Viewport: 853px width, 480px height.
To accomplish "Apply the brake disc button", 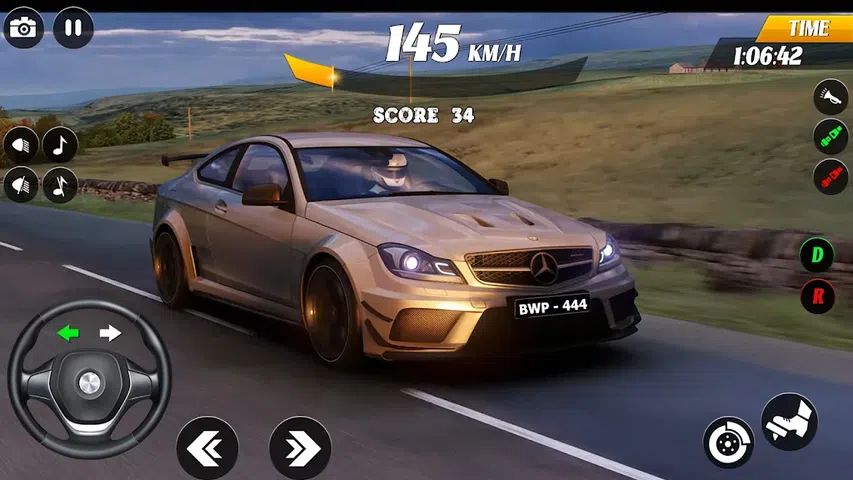I will (728, 442).
